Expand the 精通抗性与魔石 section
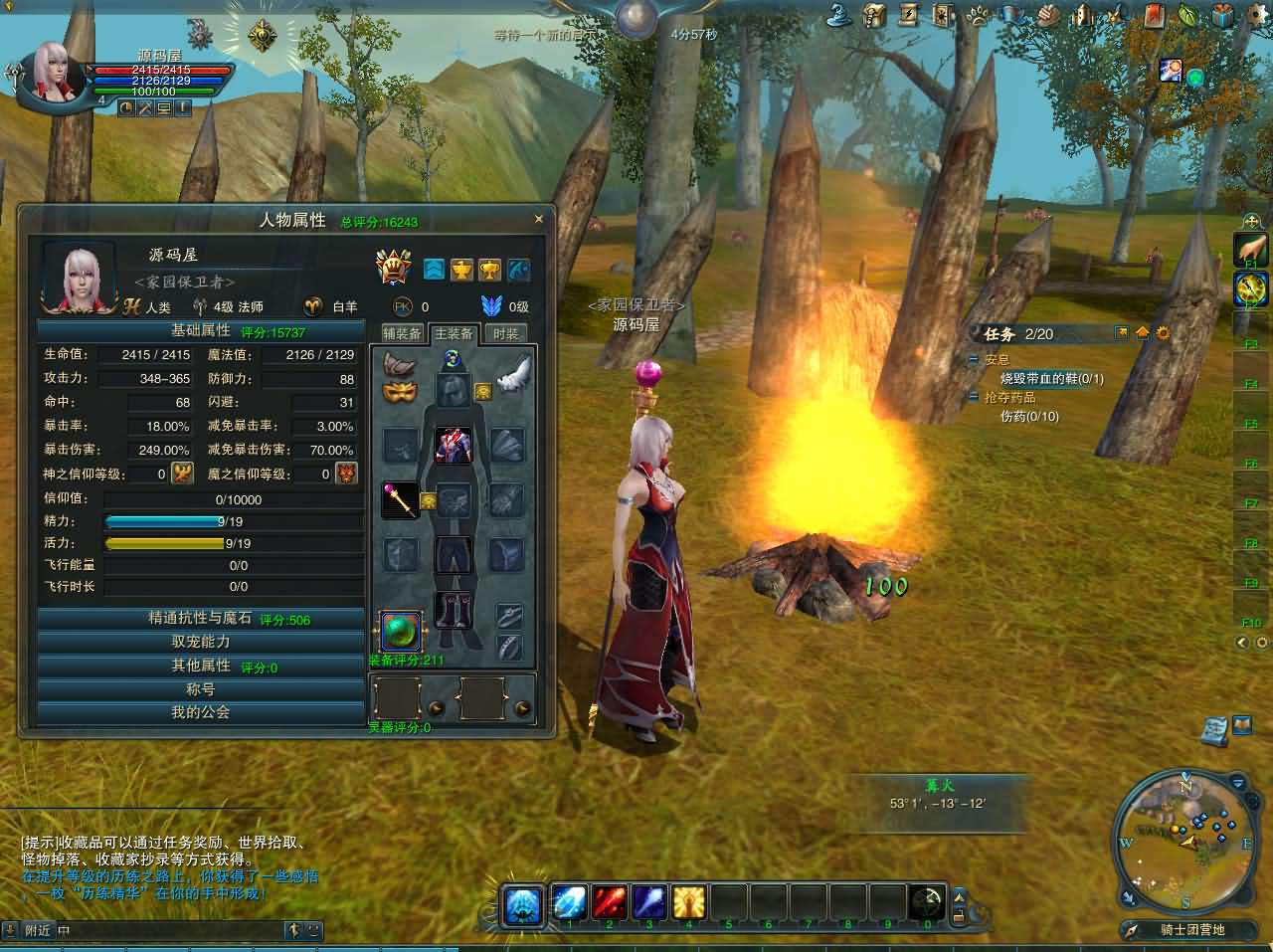Viewport: 1273px width, 952px height. pyautogui.click(x=200, y=619)
